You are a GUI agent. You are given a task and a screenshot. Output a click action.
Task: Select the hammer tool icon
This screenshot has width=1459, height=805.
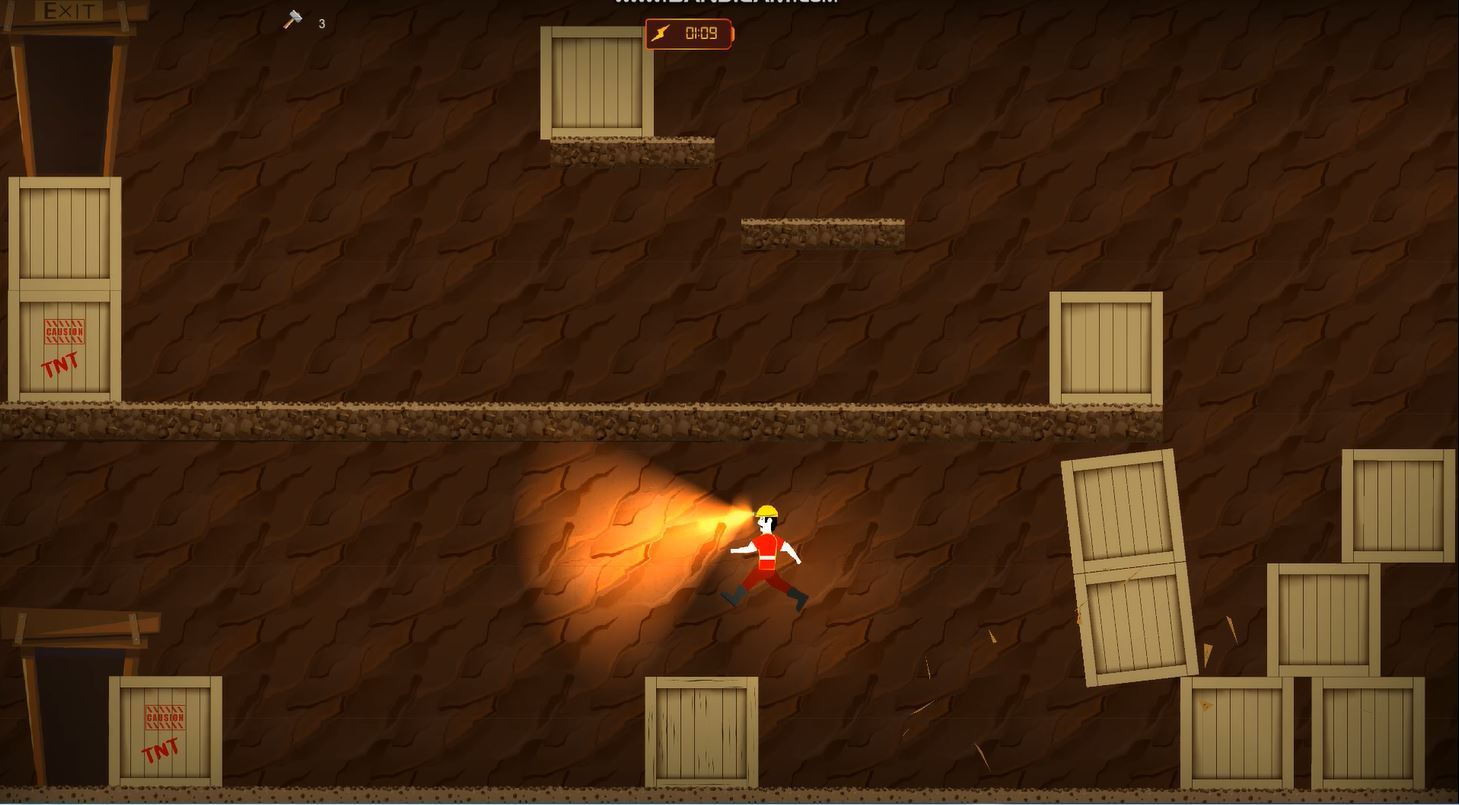[x=290, y=18]
